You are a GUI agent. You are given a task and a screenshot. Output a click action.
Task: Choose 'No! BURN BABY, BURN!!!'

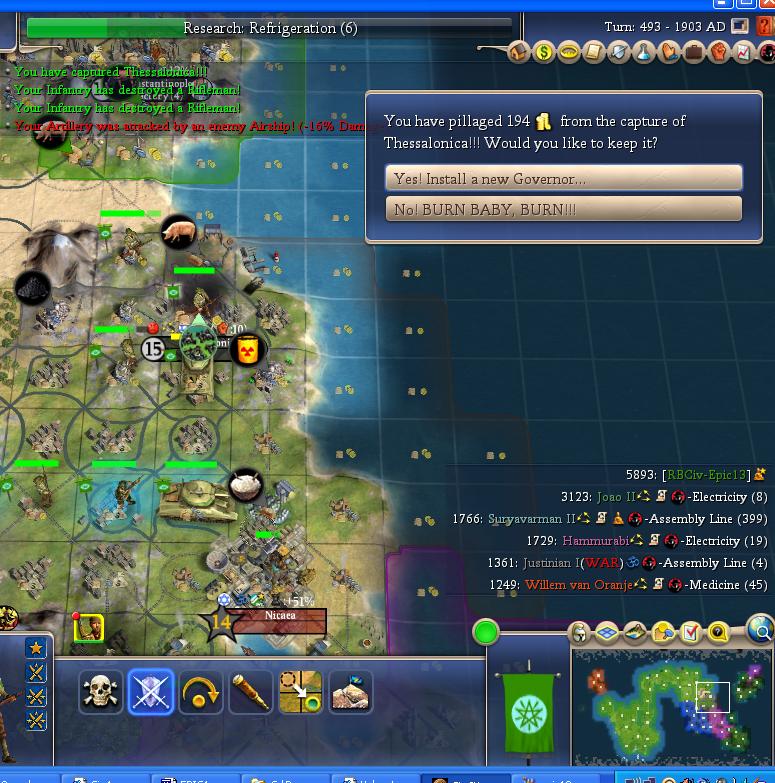(x=564, y=209)
